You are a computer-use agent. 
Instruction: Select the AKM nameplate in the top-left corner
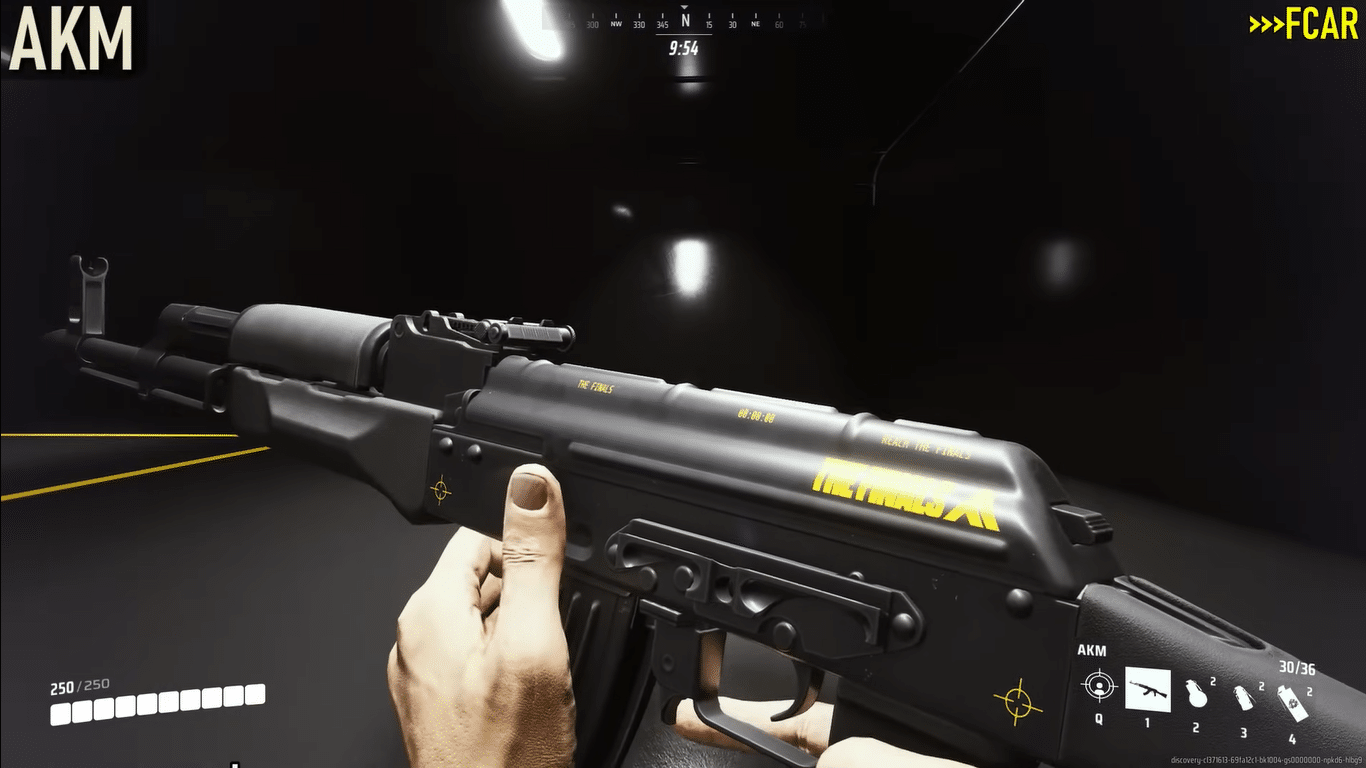tap(68, 38)
